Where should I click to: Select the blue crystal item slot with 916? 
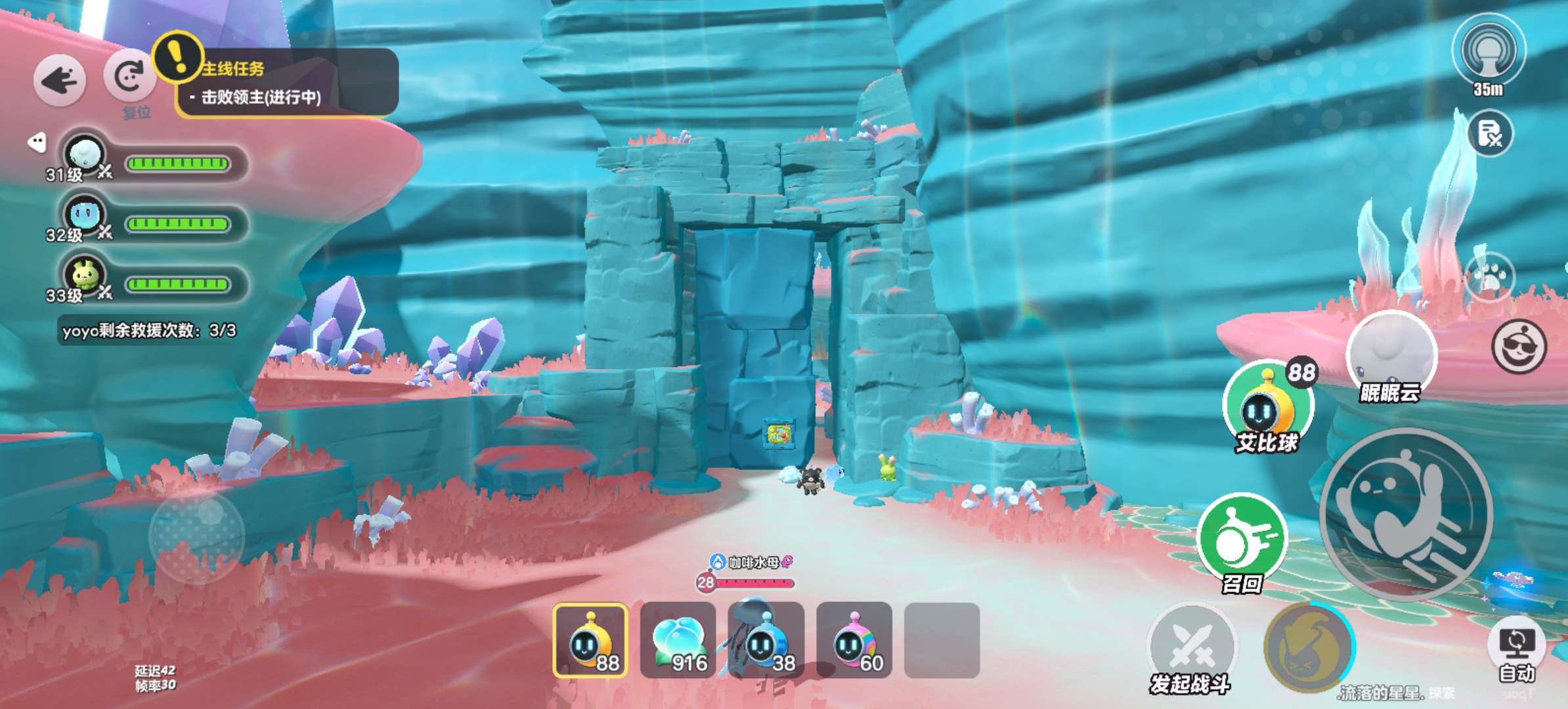pos(678,640)
